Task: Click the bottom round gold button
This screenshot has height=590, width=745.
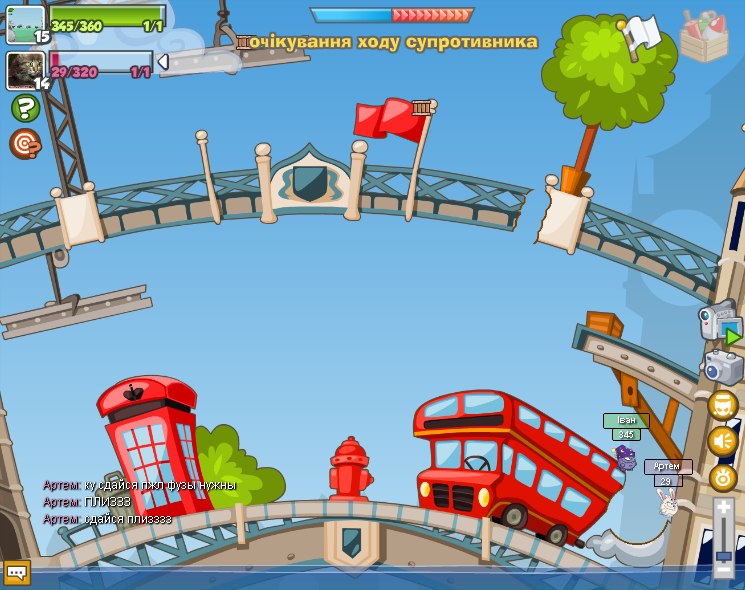Action: click(x=722, y=478)
